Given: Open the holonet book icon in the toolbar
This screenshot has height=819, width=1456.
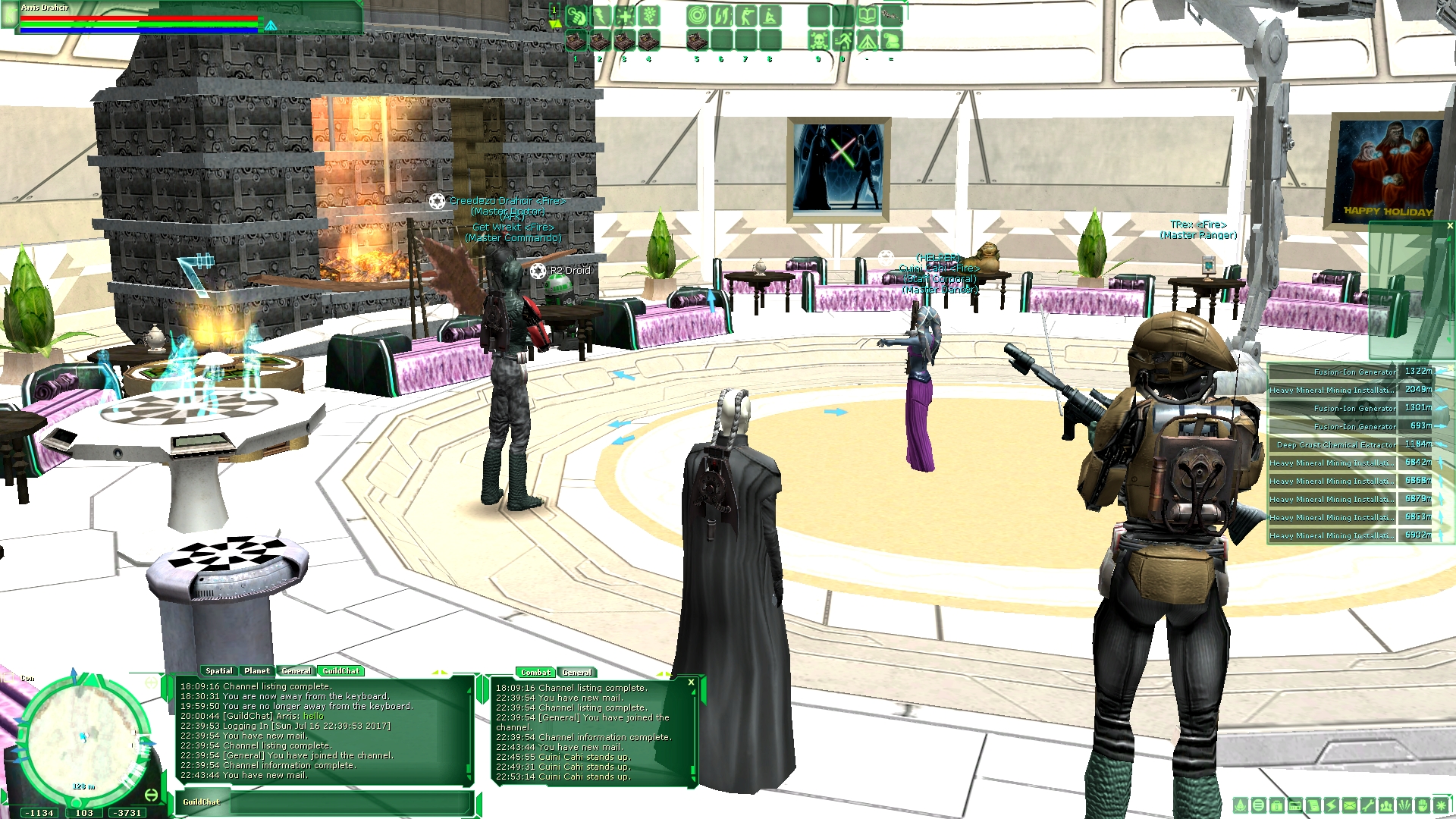Looking at the screenshot, I should 869,15.
